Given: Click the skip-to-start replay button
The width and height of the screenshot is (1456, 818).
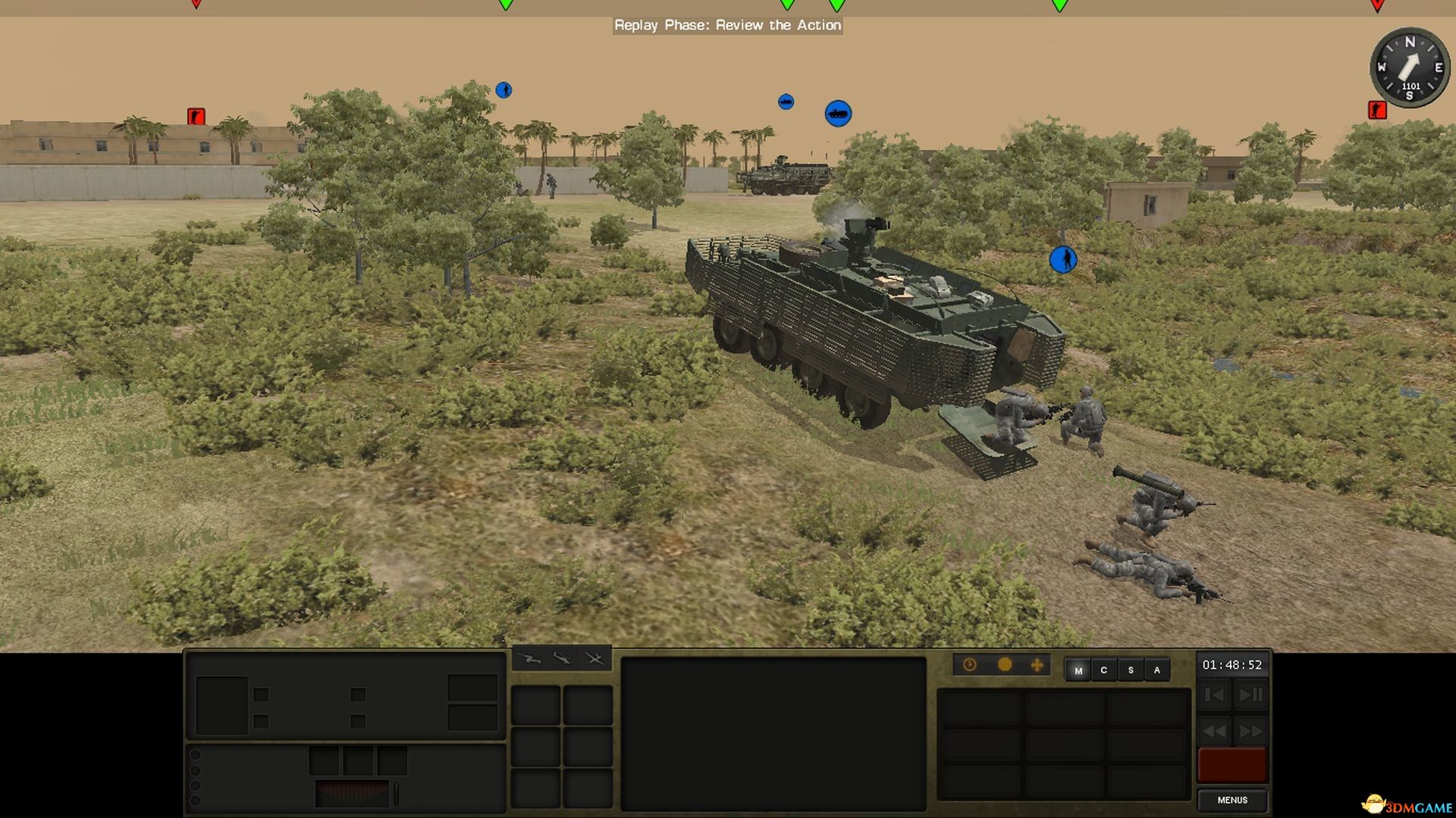Looking at the screenshot, I should click(1214, 694).
